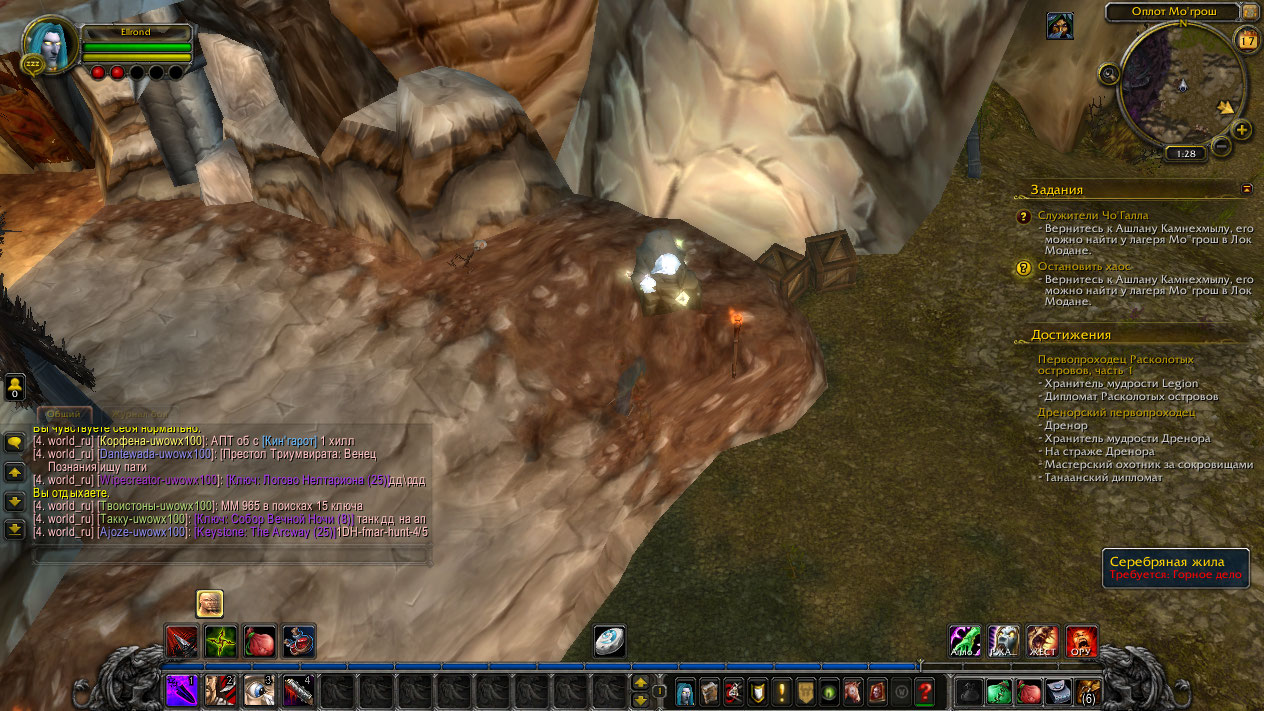Zoom in the minimap with the plus button

tap(1241, 130)
